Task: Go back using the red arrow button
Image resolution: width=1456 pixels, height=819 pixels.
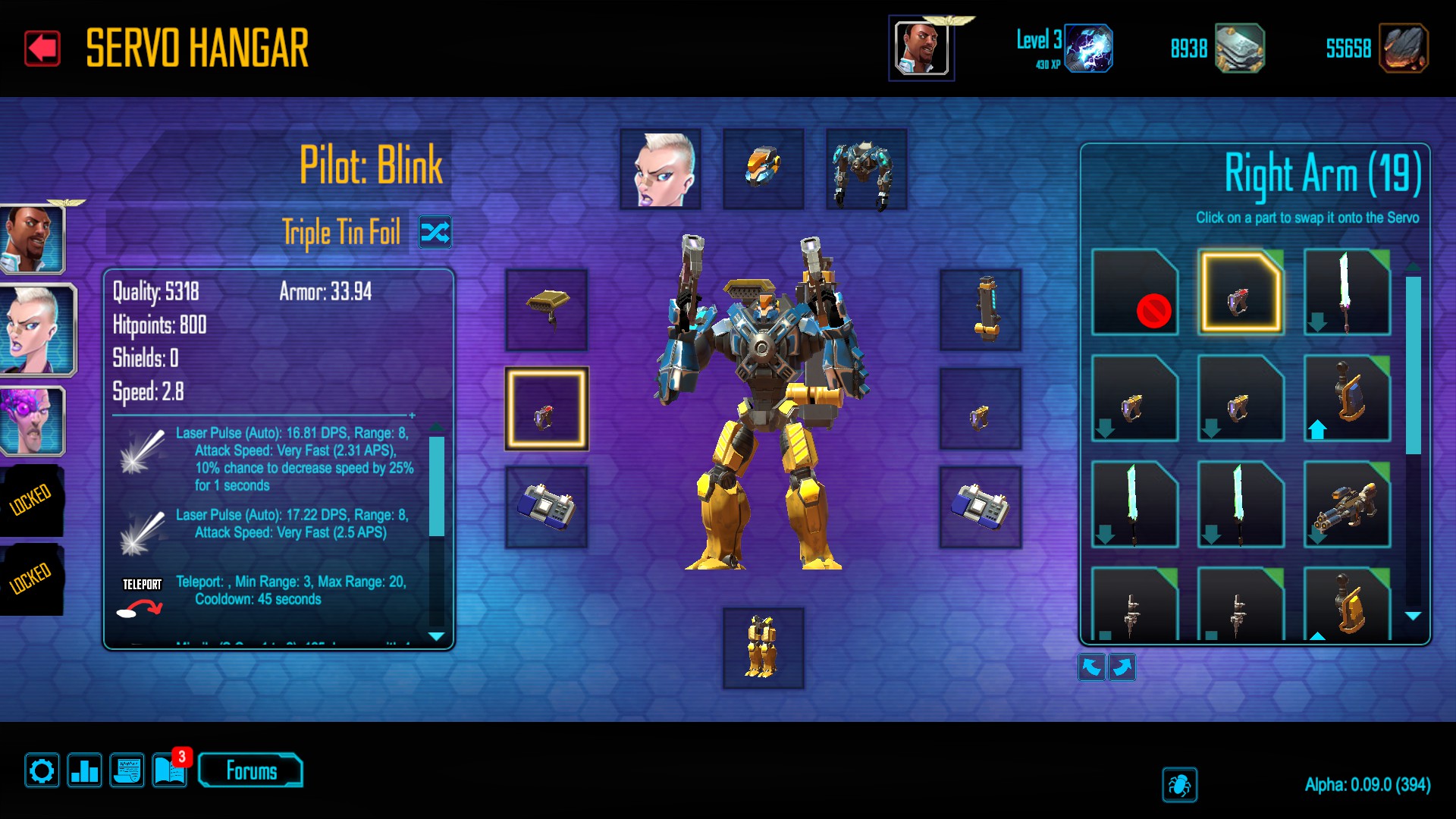Action: click(x=42, y=49)
